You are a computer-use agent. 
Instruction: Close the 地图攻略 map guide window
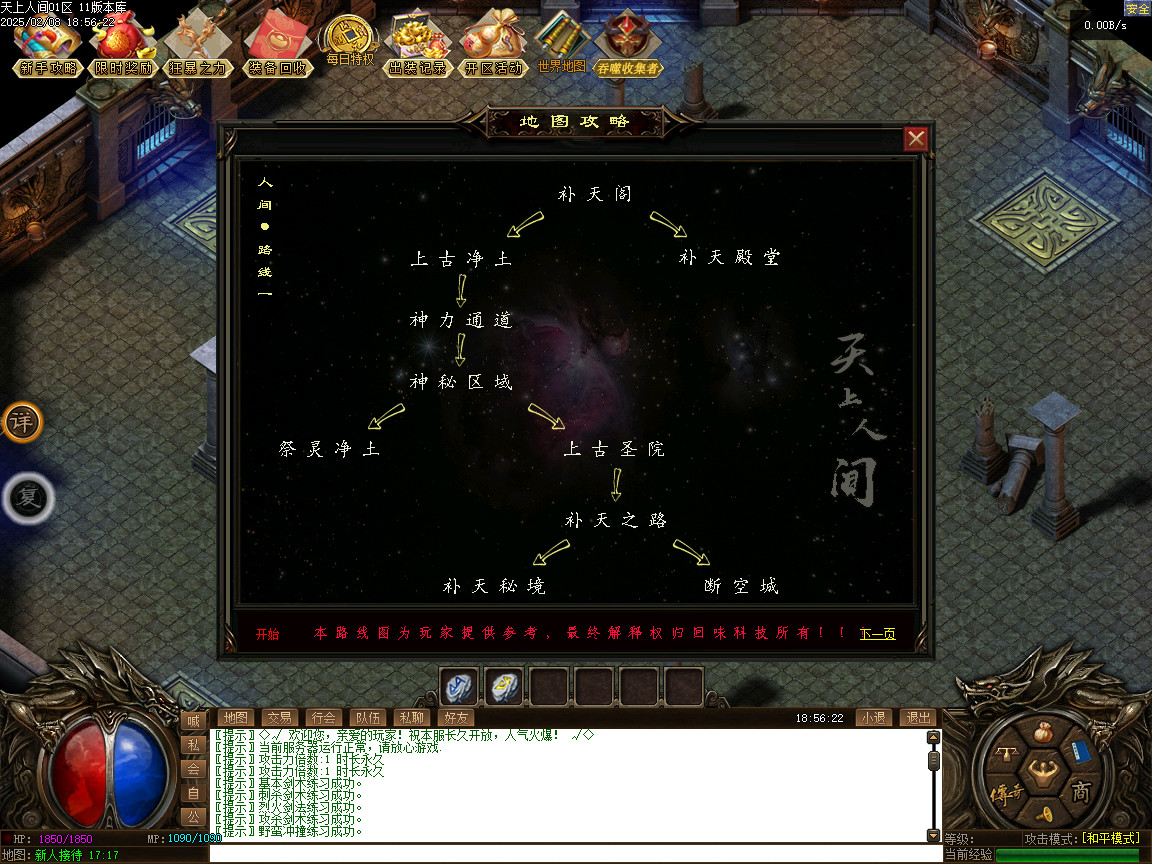point(916,139)
